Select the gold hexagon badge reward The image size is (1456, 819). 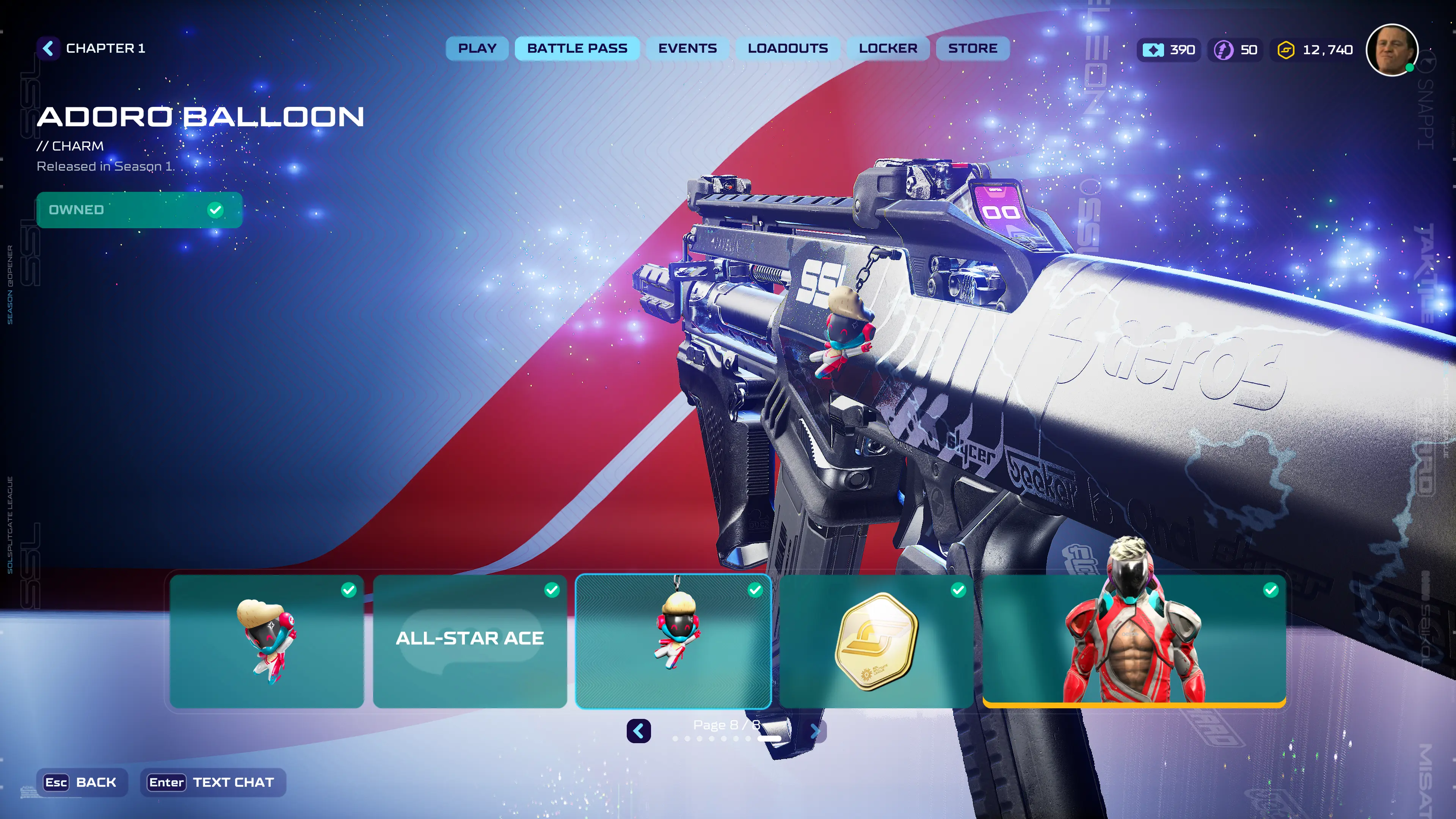coord(875,640)
